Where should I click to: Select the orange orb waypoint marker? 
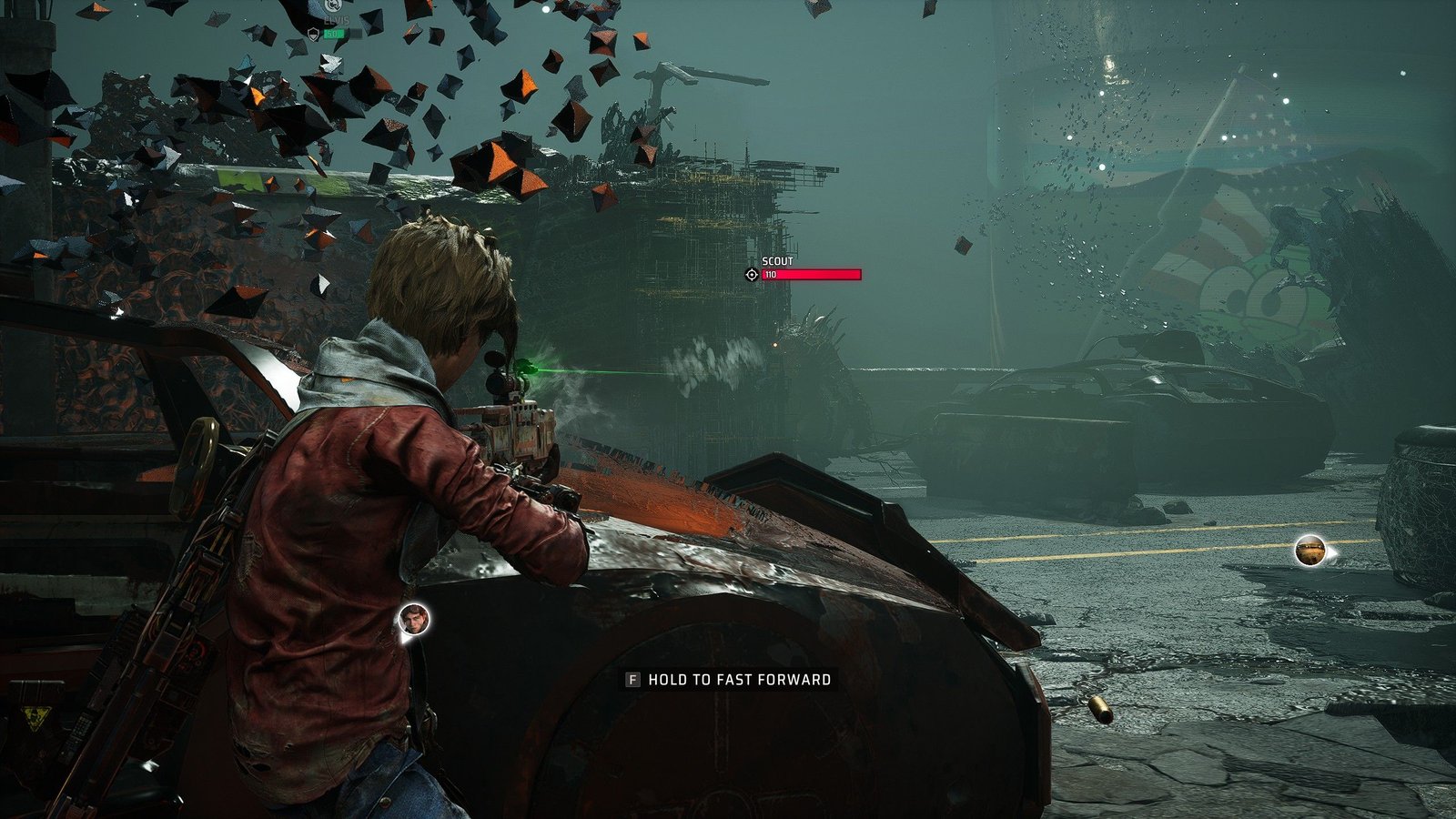point(1309,550)
